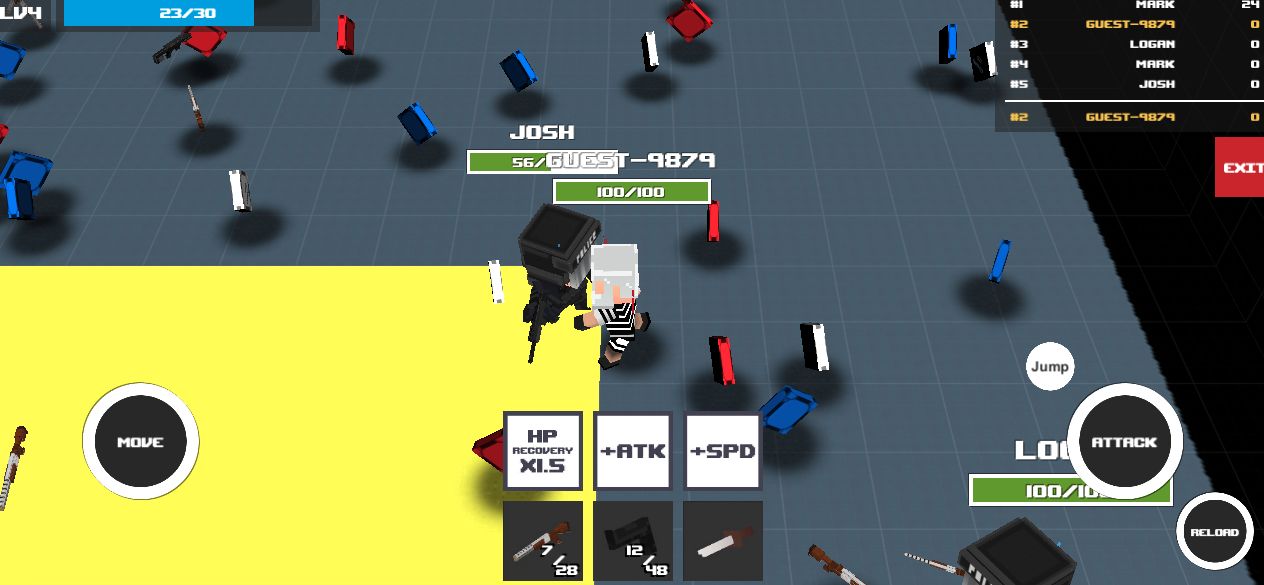1264x585 pixels.
Task: Click the MOVE joystick control
Action: coord(140,442)
